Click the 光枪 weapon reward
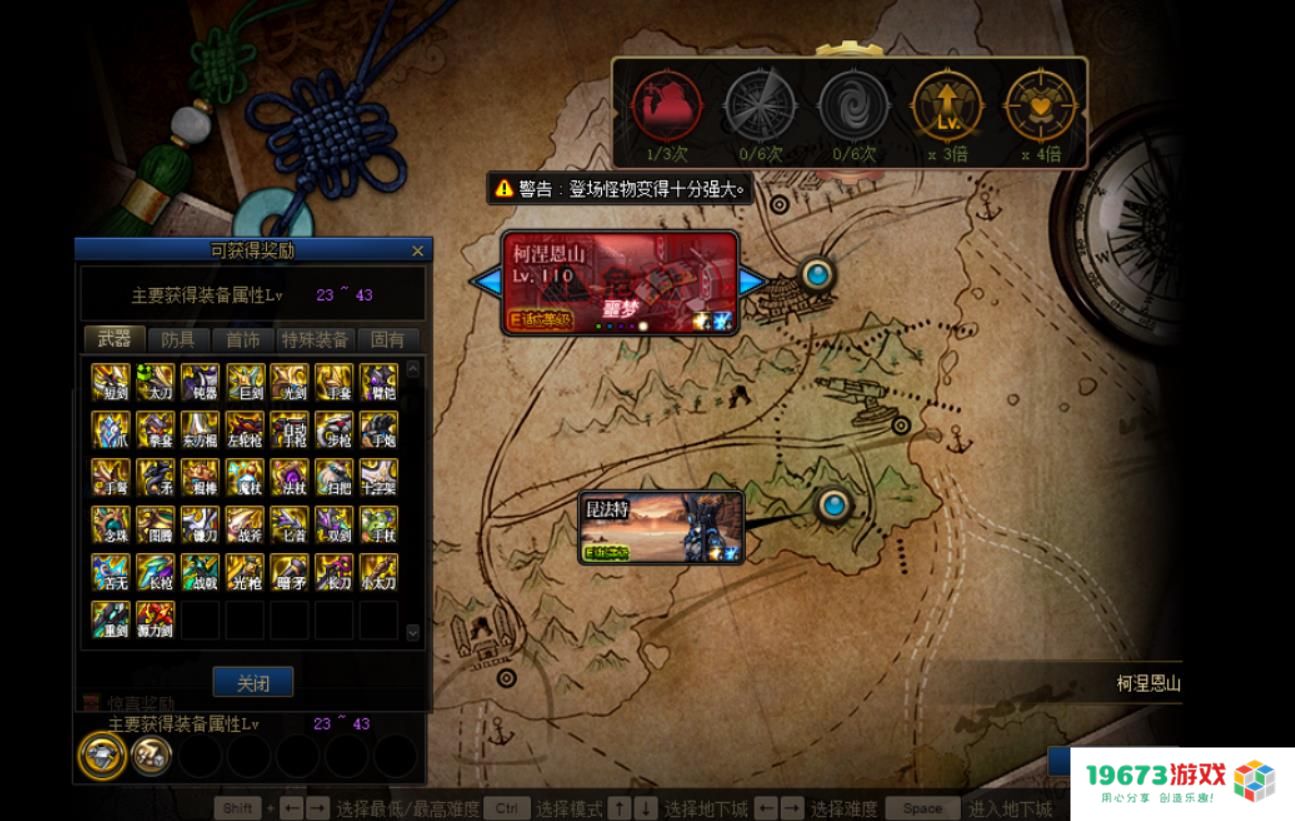Screen dimensions: 1295x821 click(x=245, y=573)
